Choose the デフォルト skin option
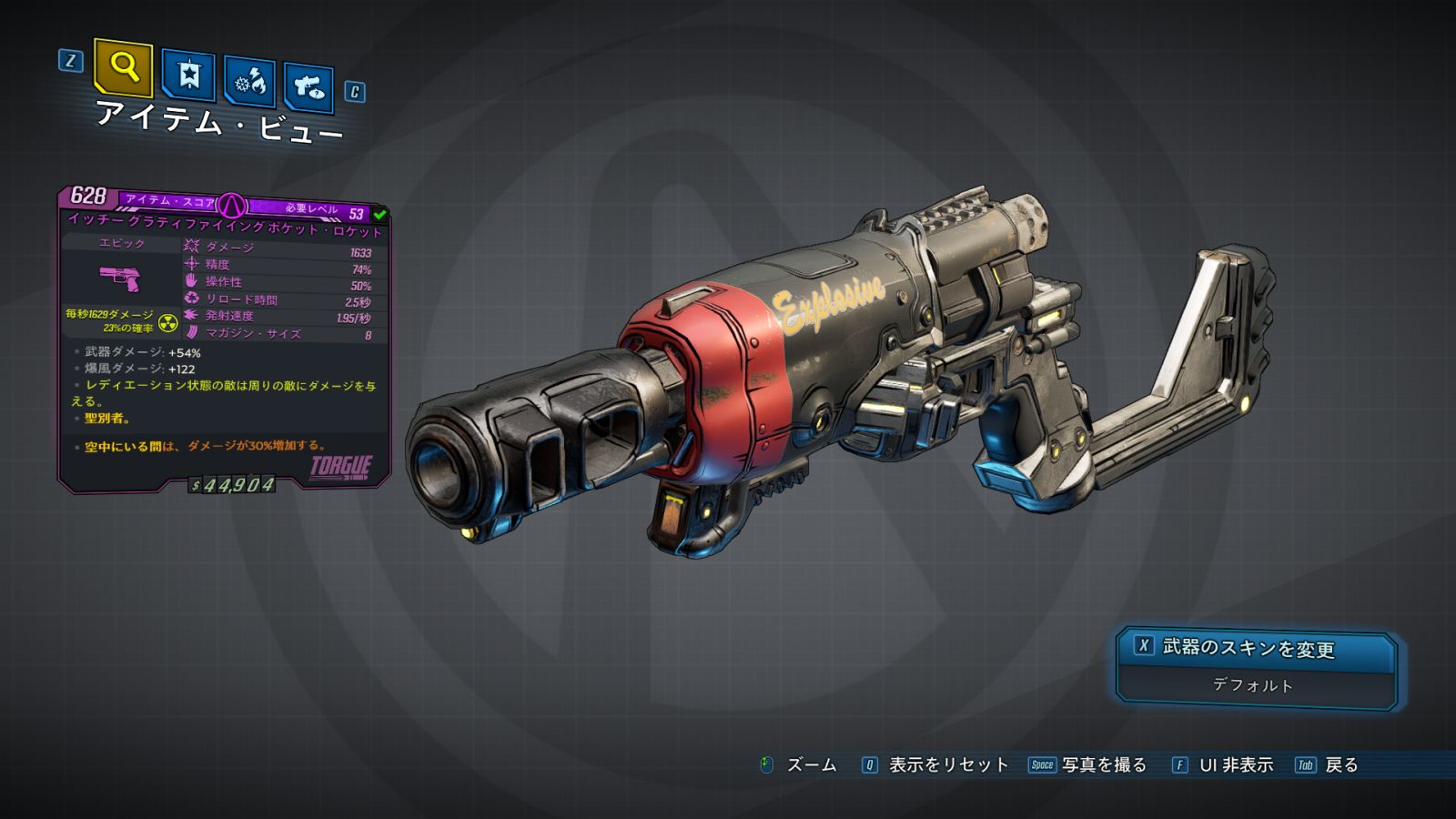The width and height of the screenshot is (1456, 819). click(1253, 685)
